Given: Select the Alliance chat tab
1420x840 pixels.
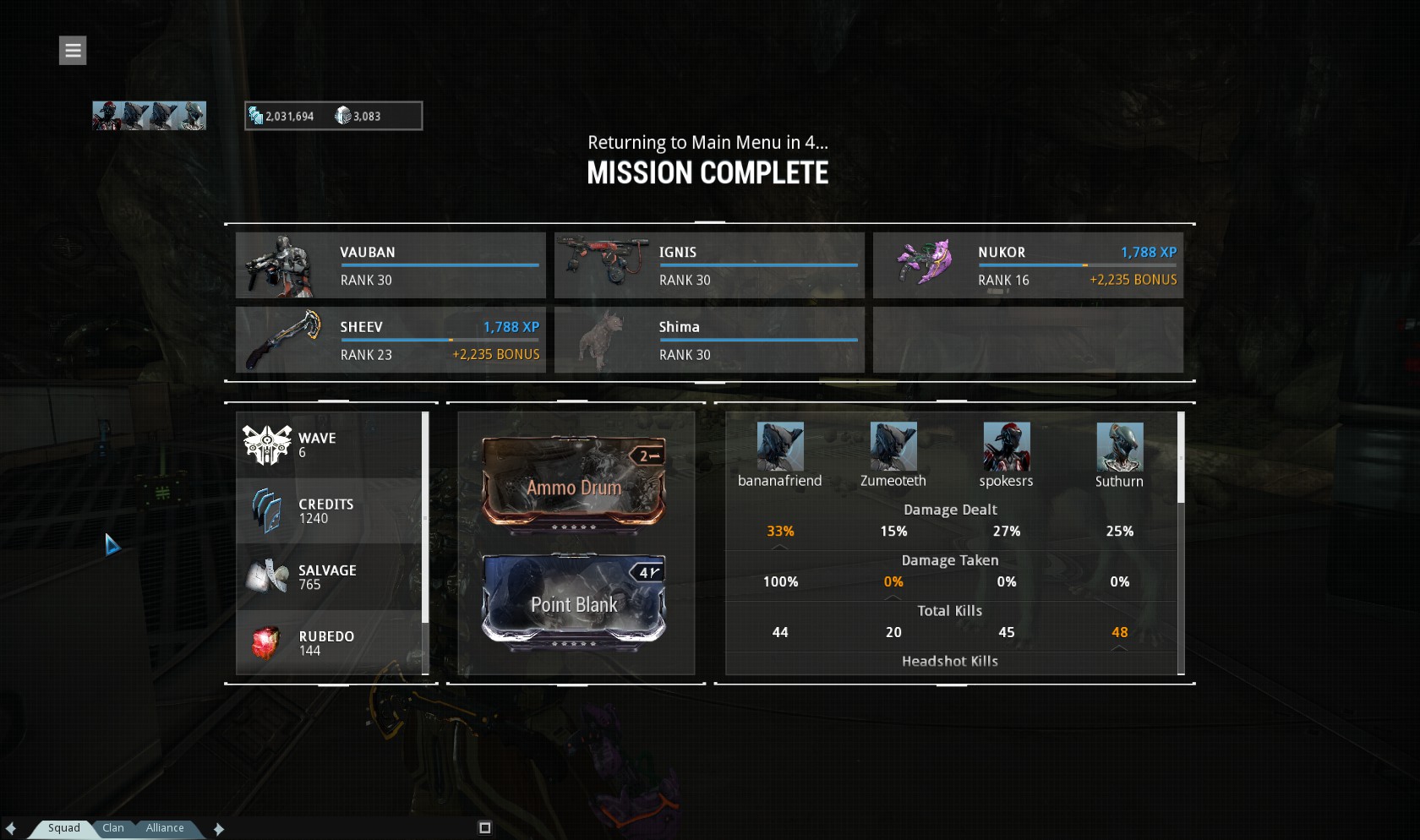Looking at the screenshot, I should [165, 828].
